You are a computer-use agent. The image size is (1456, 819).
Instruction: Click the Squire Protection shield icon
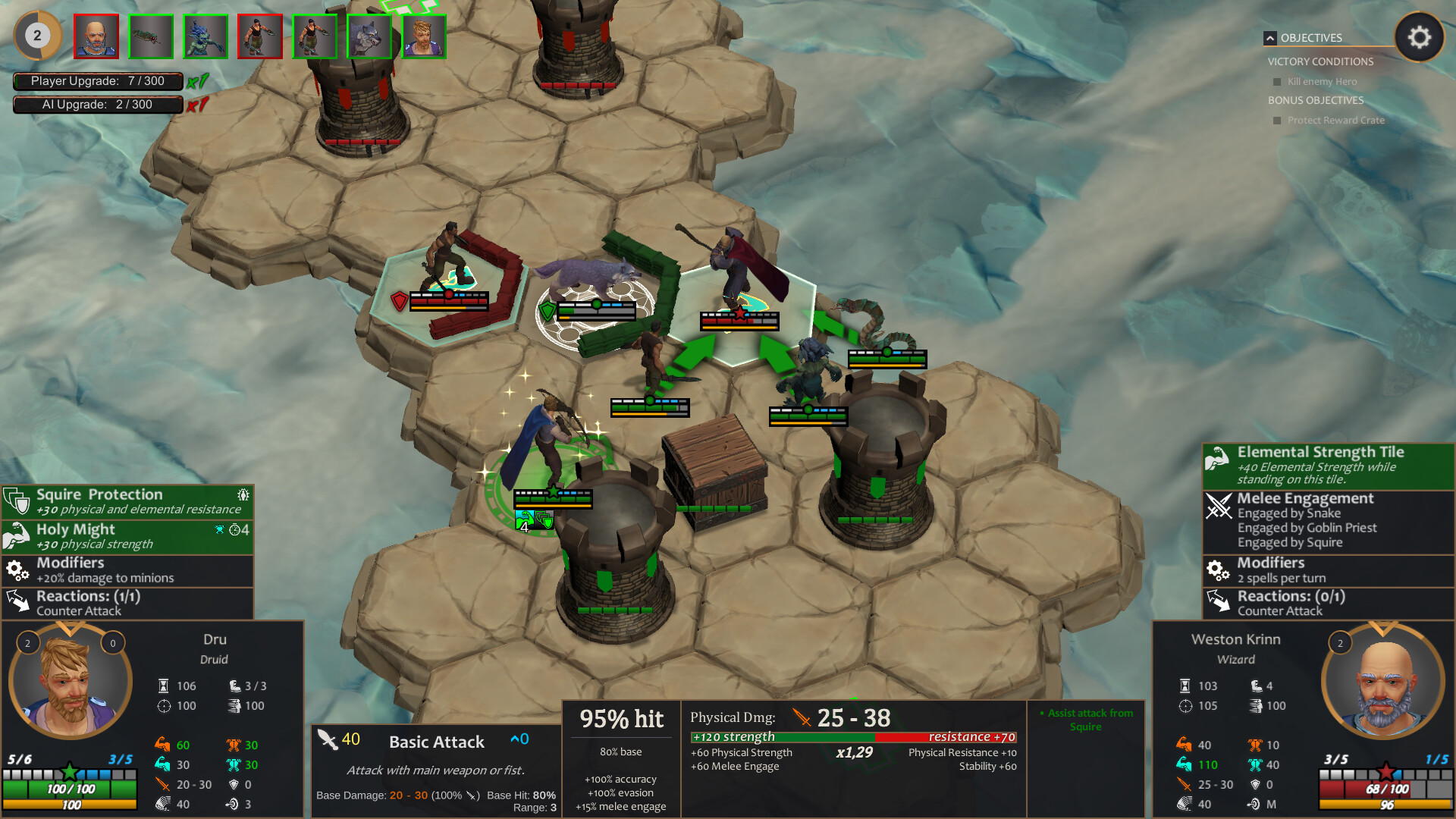[15, 500]
